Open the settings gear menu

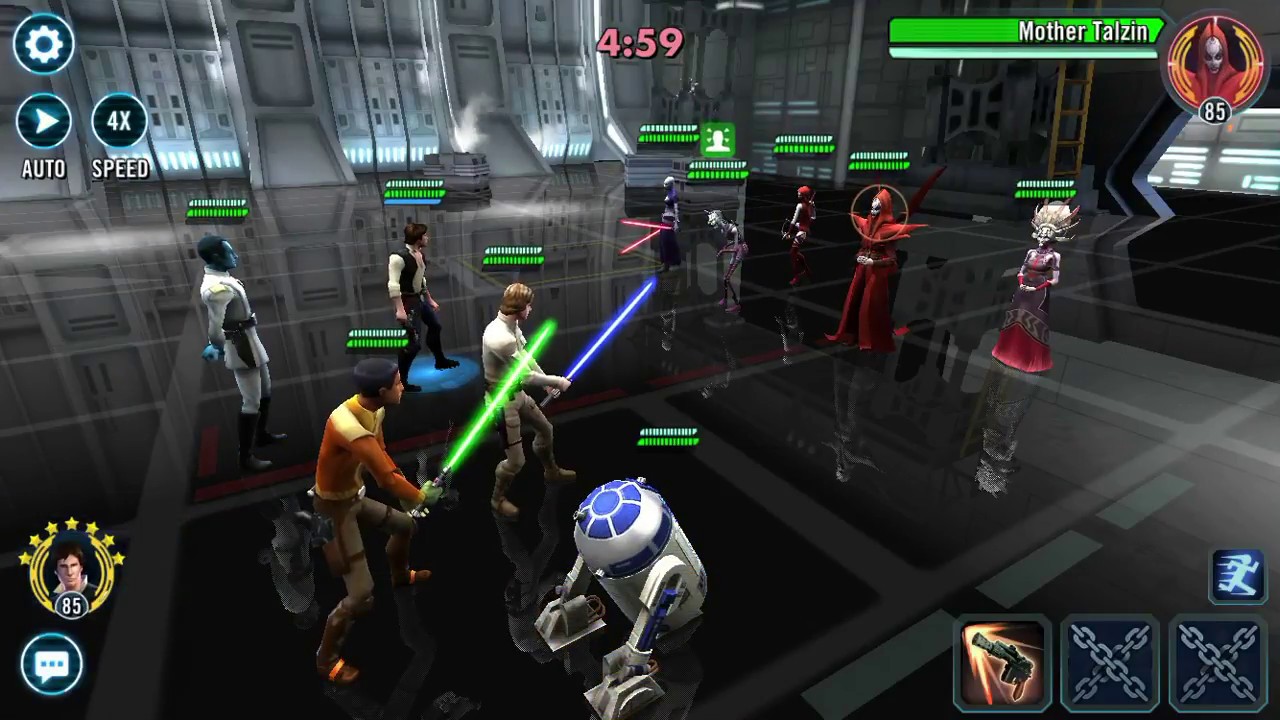pyautogui.click(x=44, y=44)
